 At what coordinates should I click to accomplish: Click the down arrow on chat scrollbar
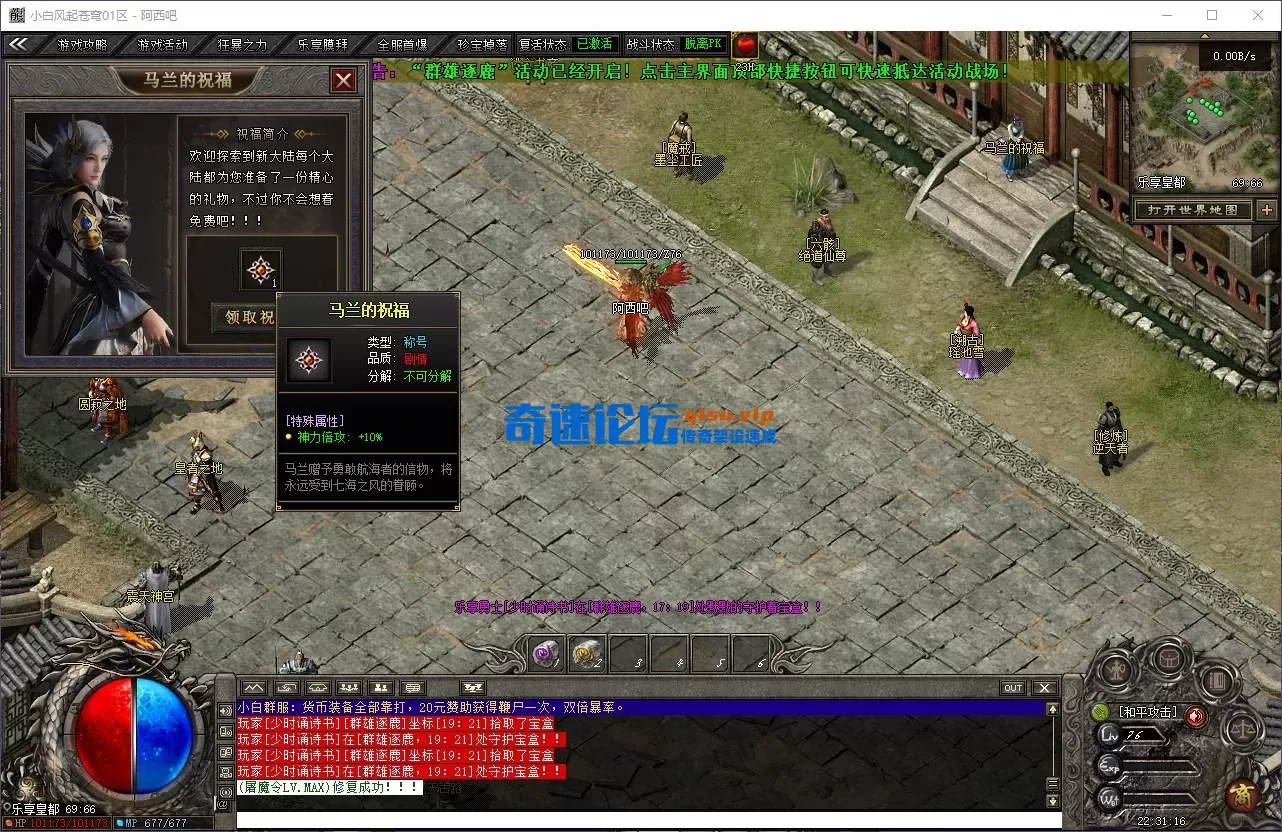(x=1053, y=798)
